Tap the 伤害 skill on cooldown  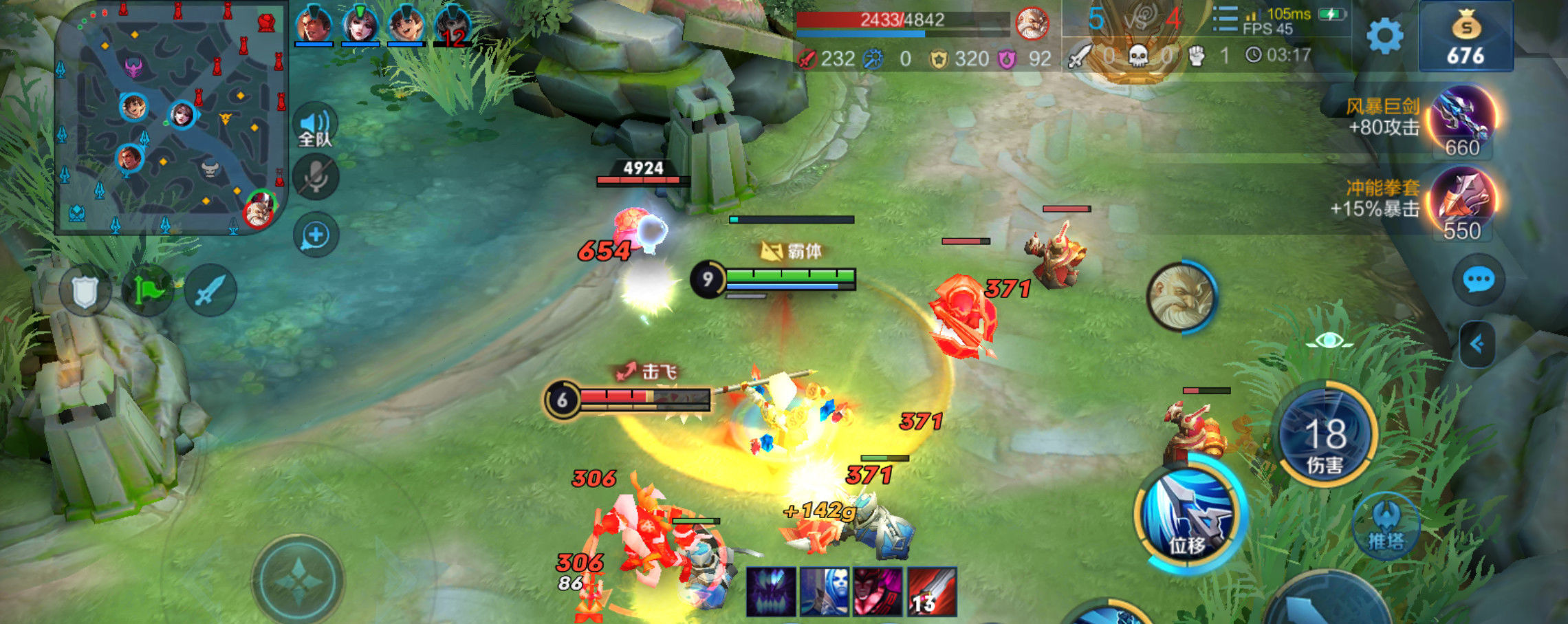click(1325, 436)
